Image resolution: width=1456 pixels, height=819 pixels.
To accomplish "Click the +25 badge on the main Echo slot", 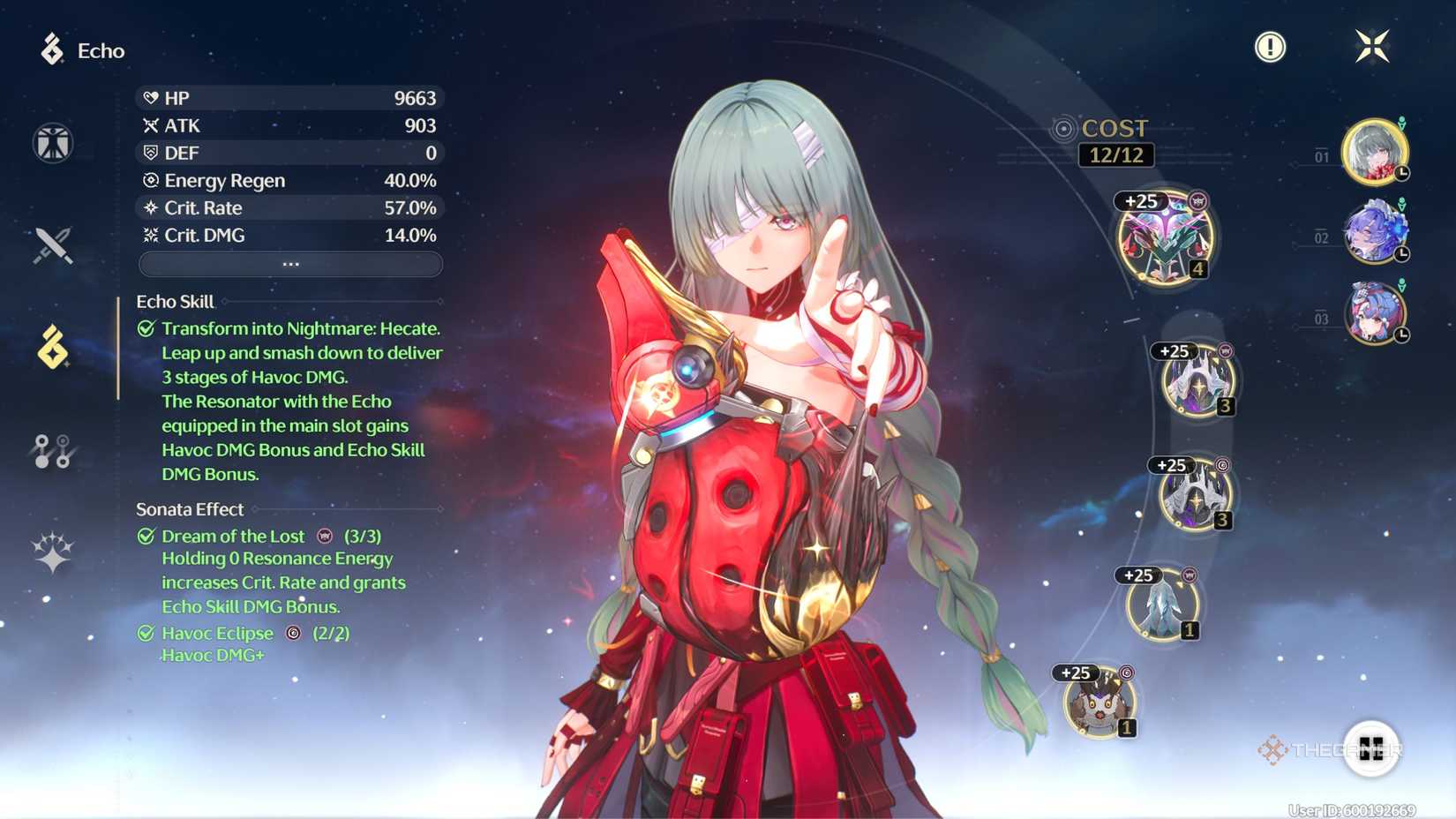I will pos(1139,201).
